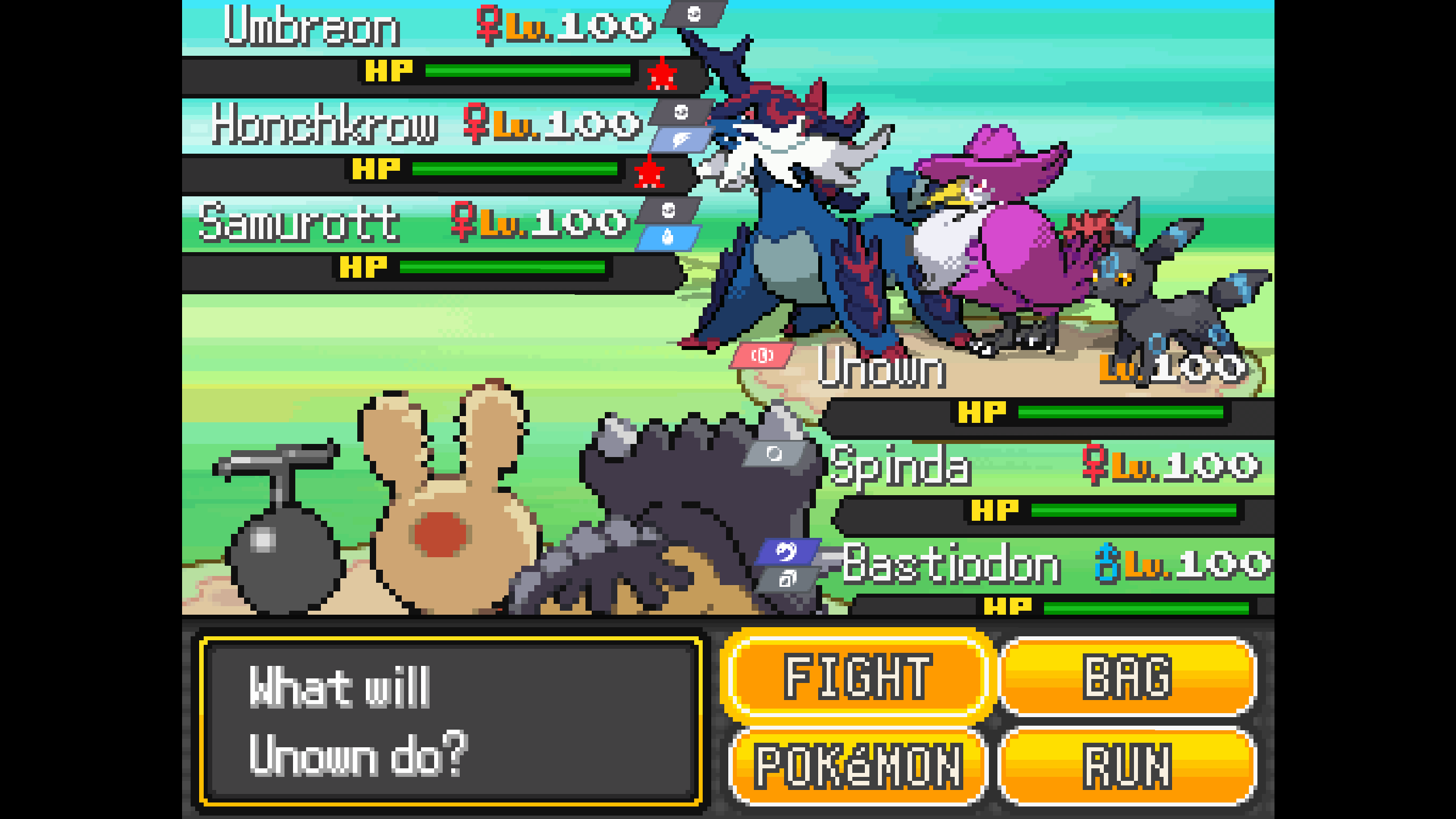Open the BAG menu
Image resolution: width=1456 pixels, height=819 pixels.
[x=1127, y=676]
